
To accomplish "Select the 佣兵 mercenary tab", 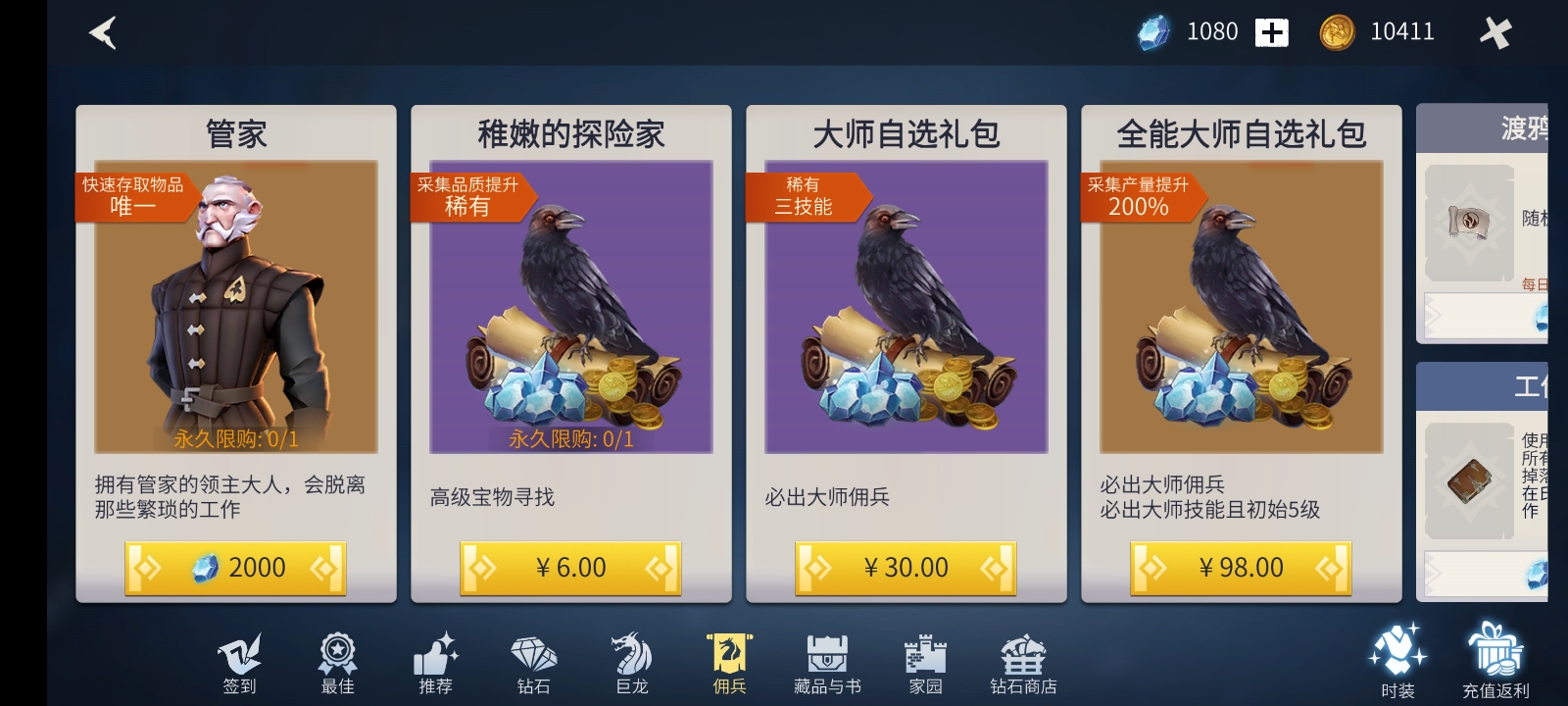I will pos(728,662).
